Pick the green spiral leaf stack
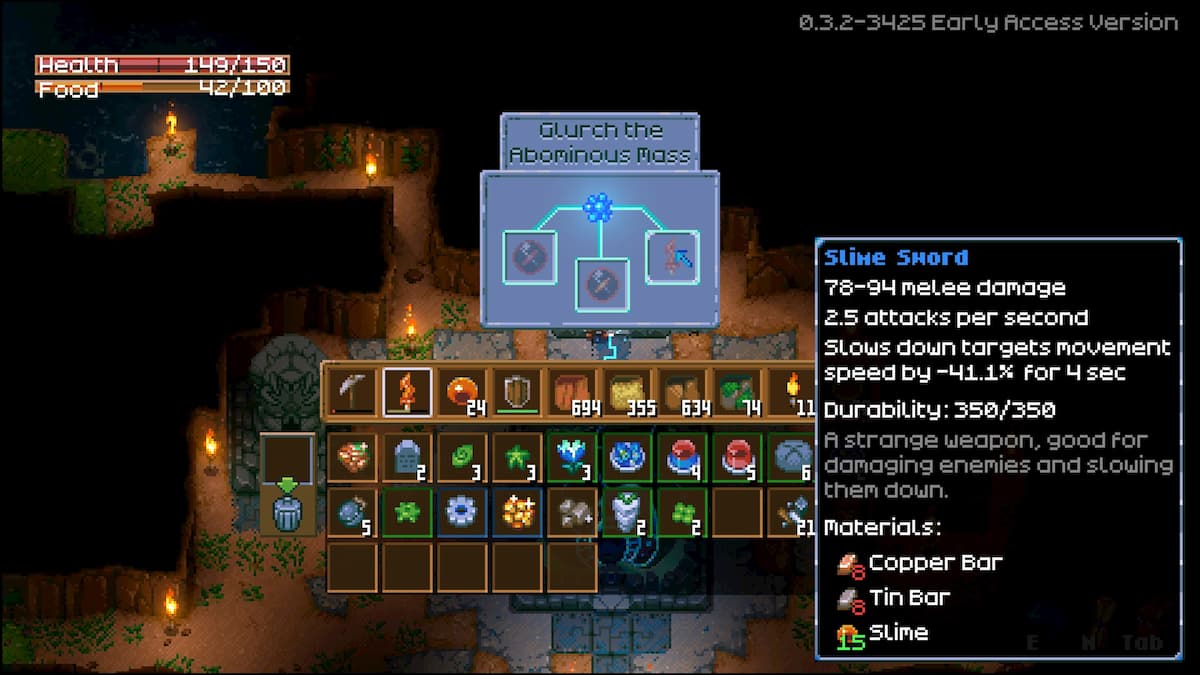 (462, 457)
